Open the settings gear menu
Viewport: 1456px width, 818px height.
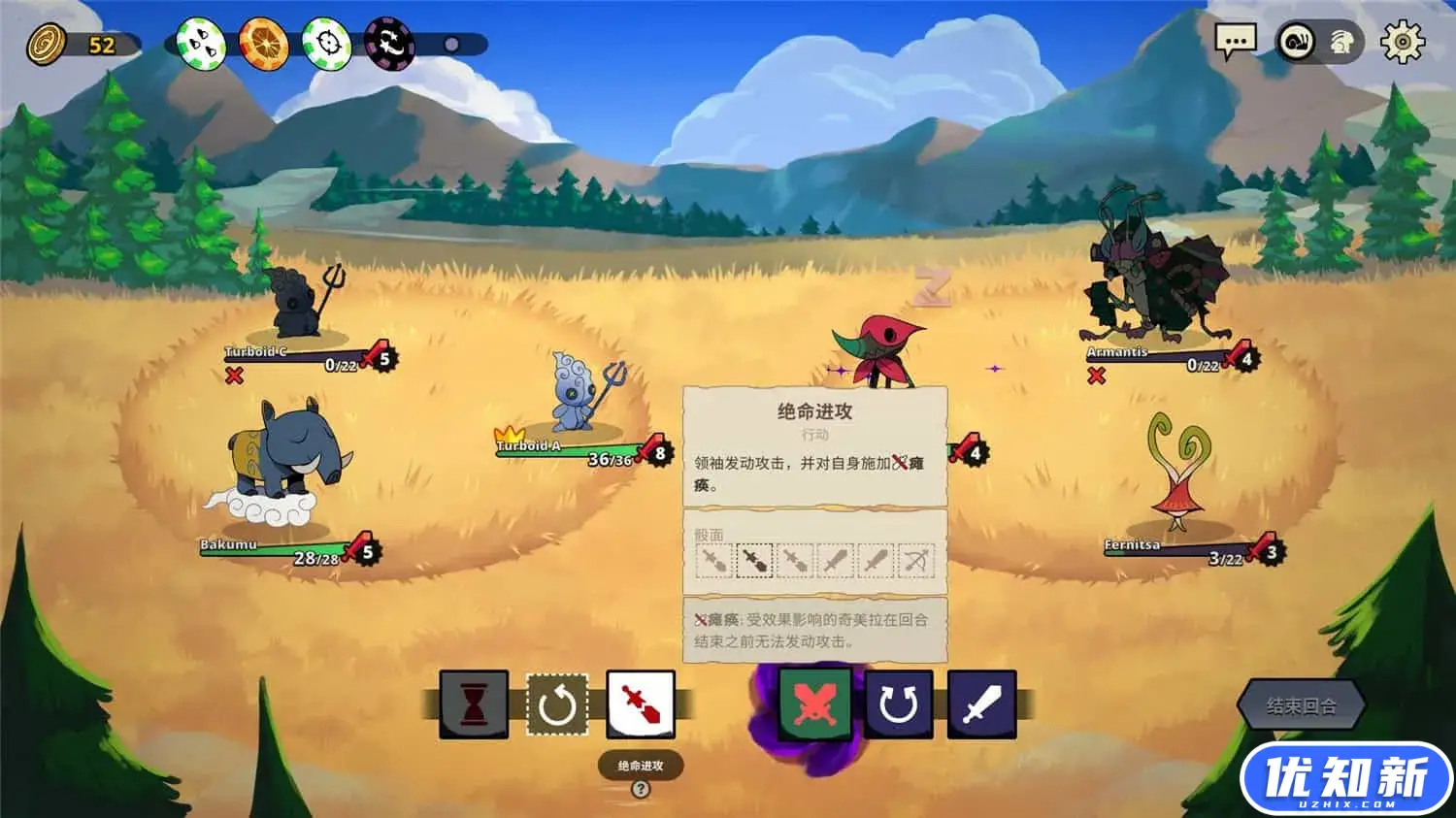point(1402,42)
